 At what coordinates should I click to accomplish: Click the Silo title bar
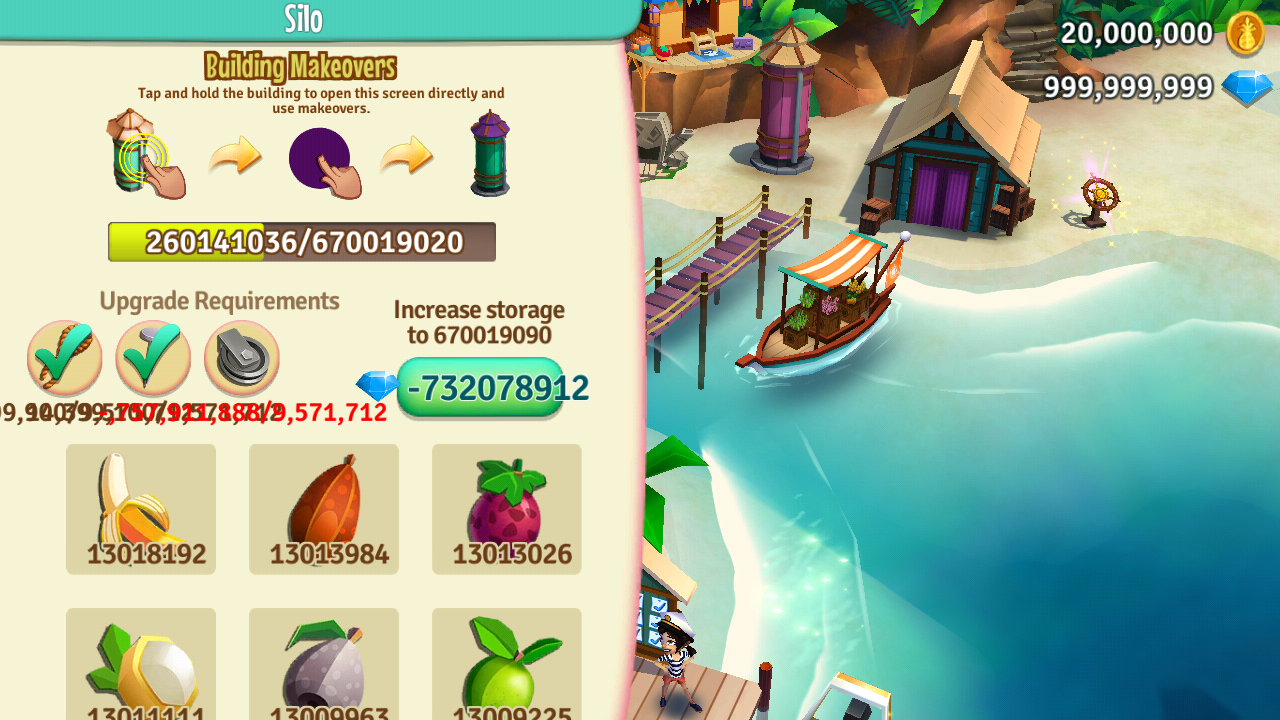coord(301,19)
